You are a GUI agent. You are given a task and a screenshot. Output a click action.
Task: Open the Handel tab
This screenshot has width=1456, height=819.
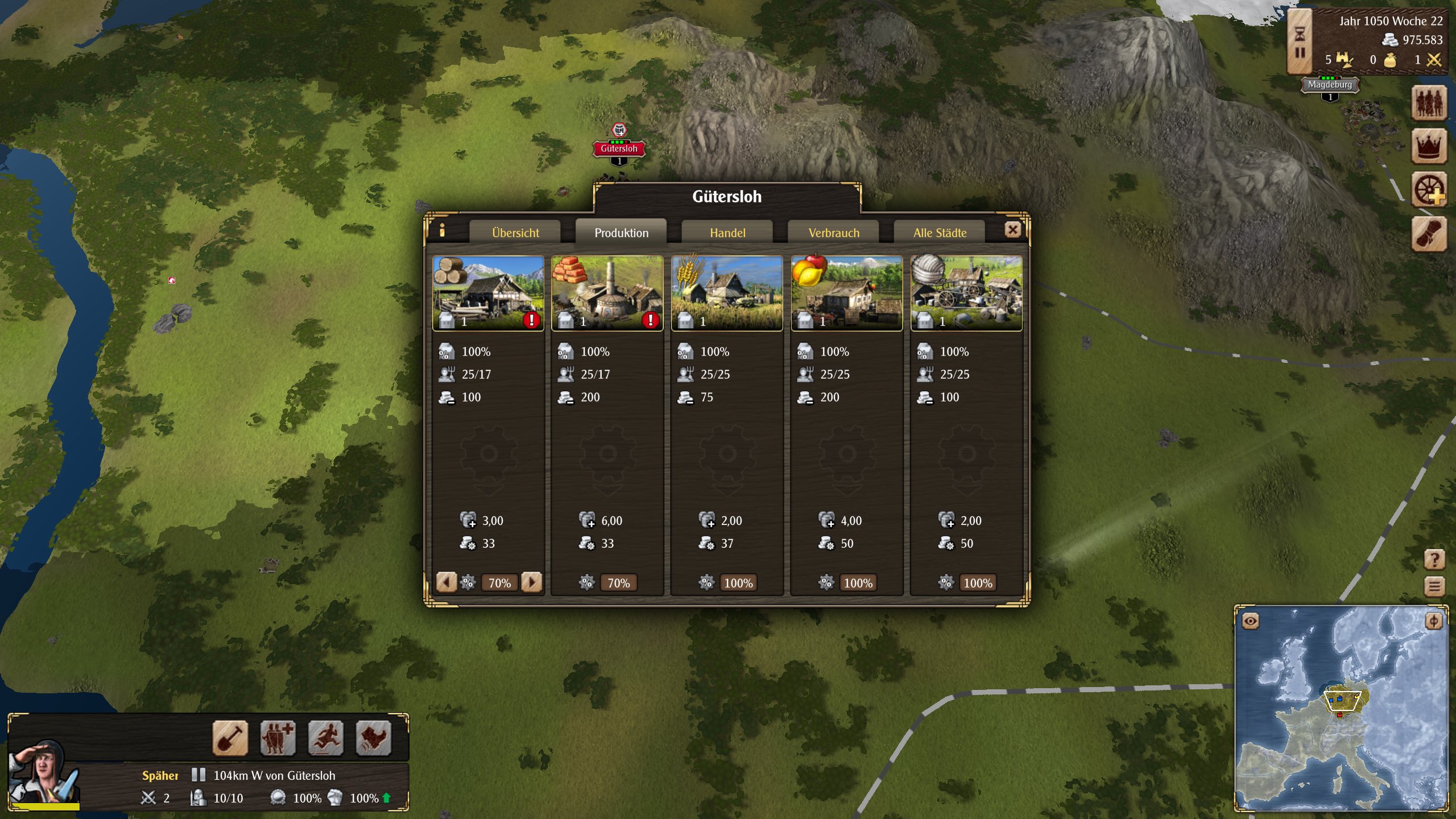pyautogui.click(x=727, y=233)
